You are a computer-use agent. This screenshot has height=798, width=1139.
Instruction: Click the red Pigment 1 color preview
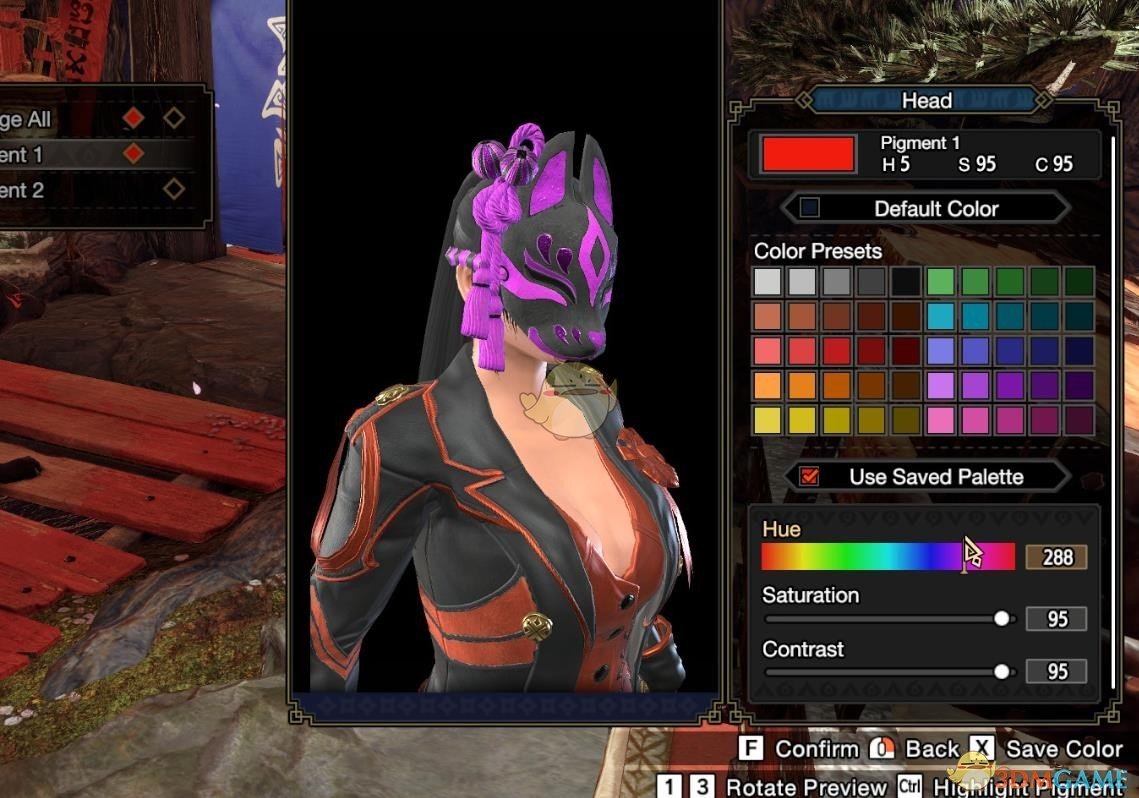(808, 154)
